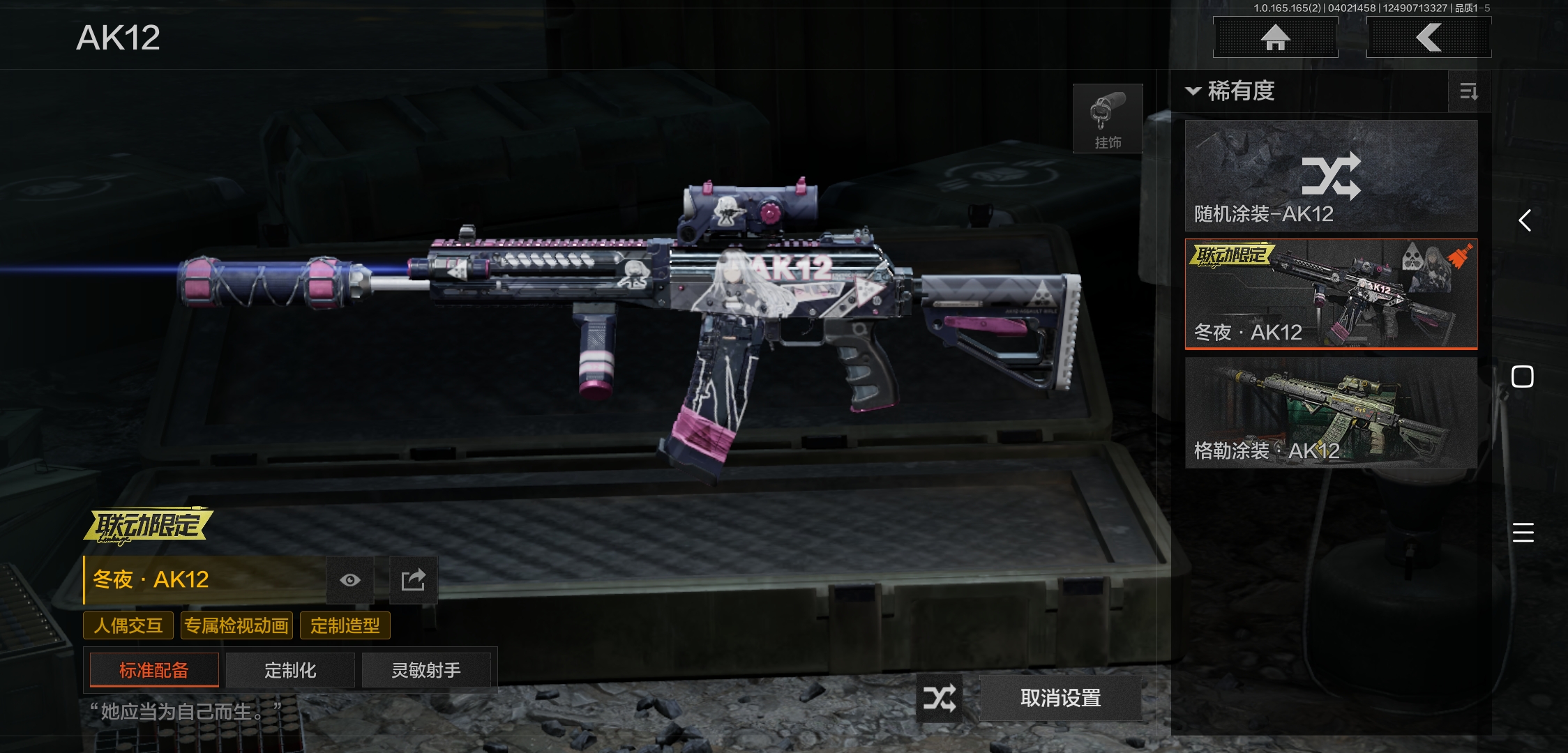Return to the home screen
Image resolution: width=1568 pixels, height=753 pixels.
point(1275,38)
